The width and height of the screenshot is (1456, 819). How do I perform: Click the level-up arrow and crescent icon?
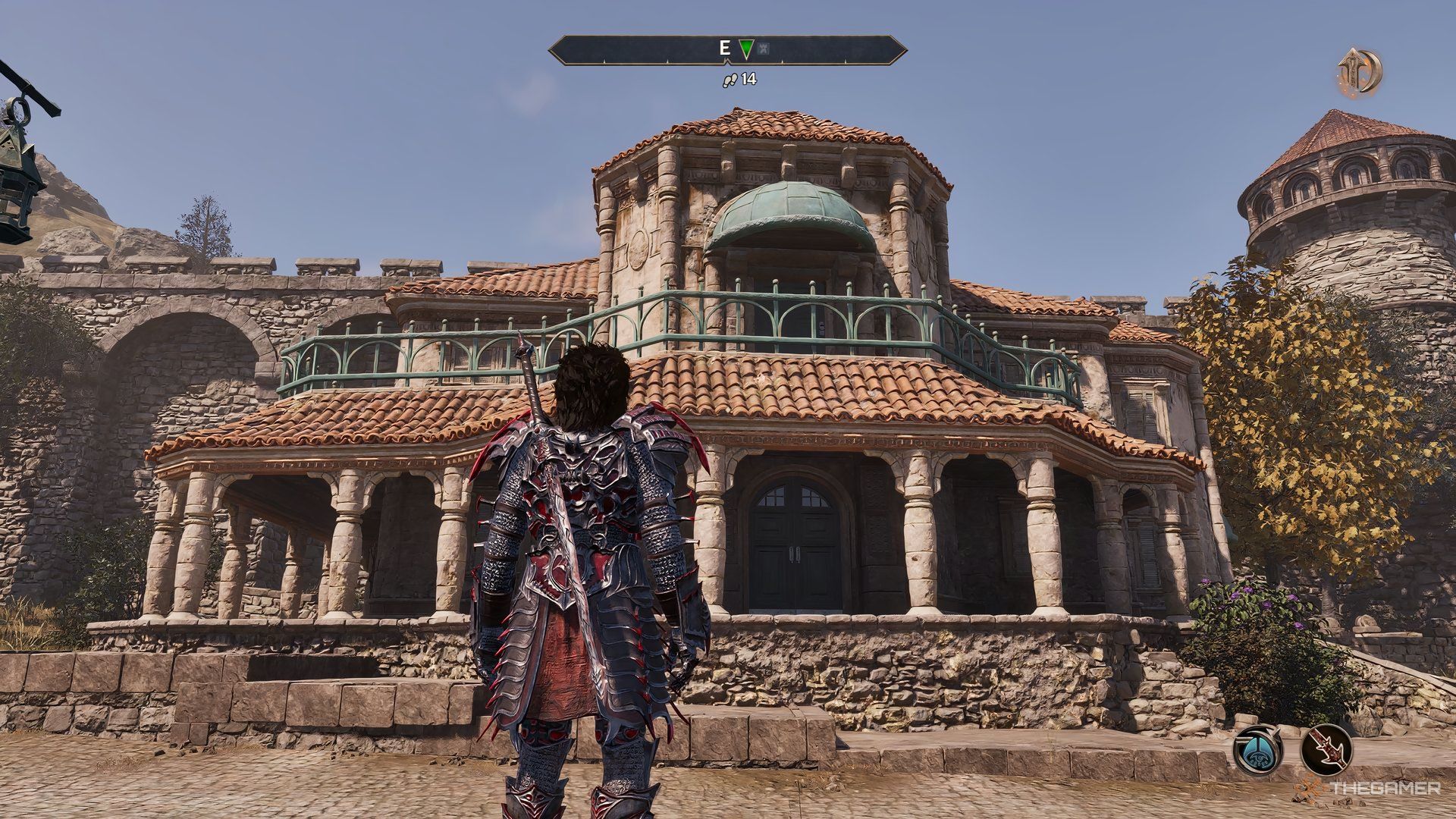click(1359, 71)
